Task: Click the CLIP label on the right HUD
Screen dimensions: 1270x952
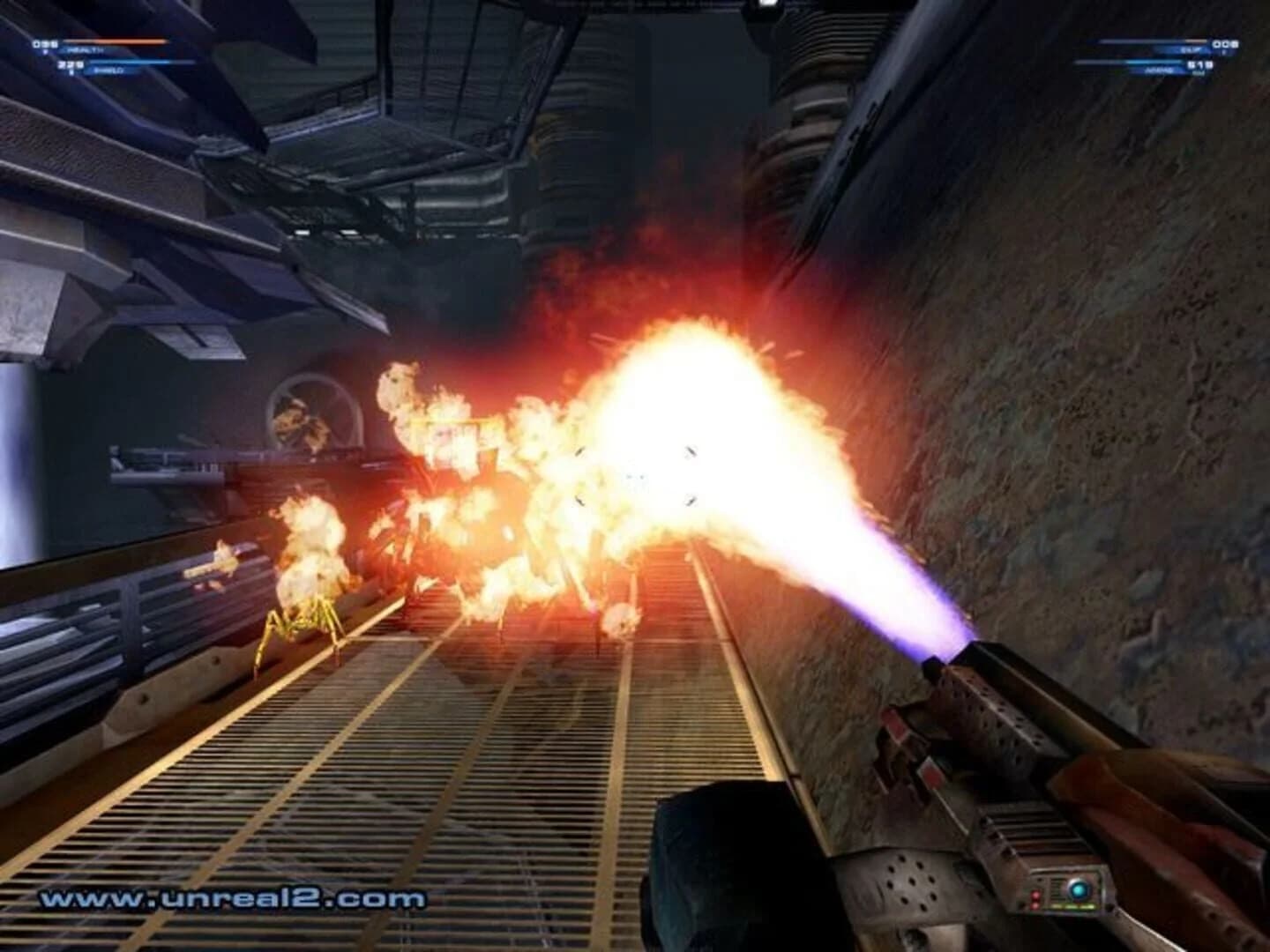Action: click(1191, 50)
